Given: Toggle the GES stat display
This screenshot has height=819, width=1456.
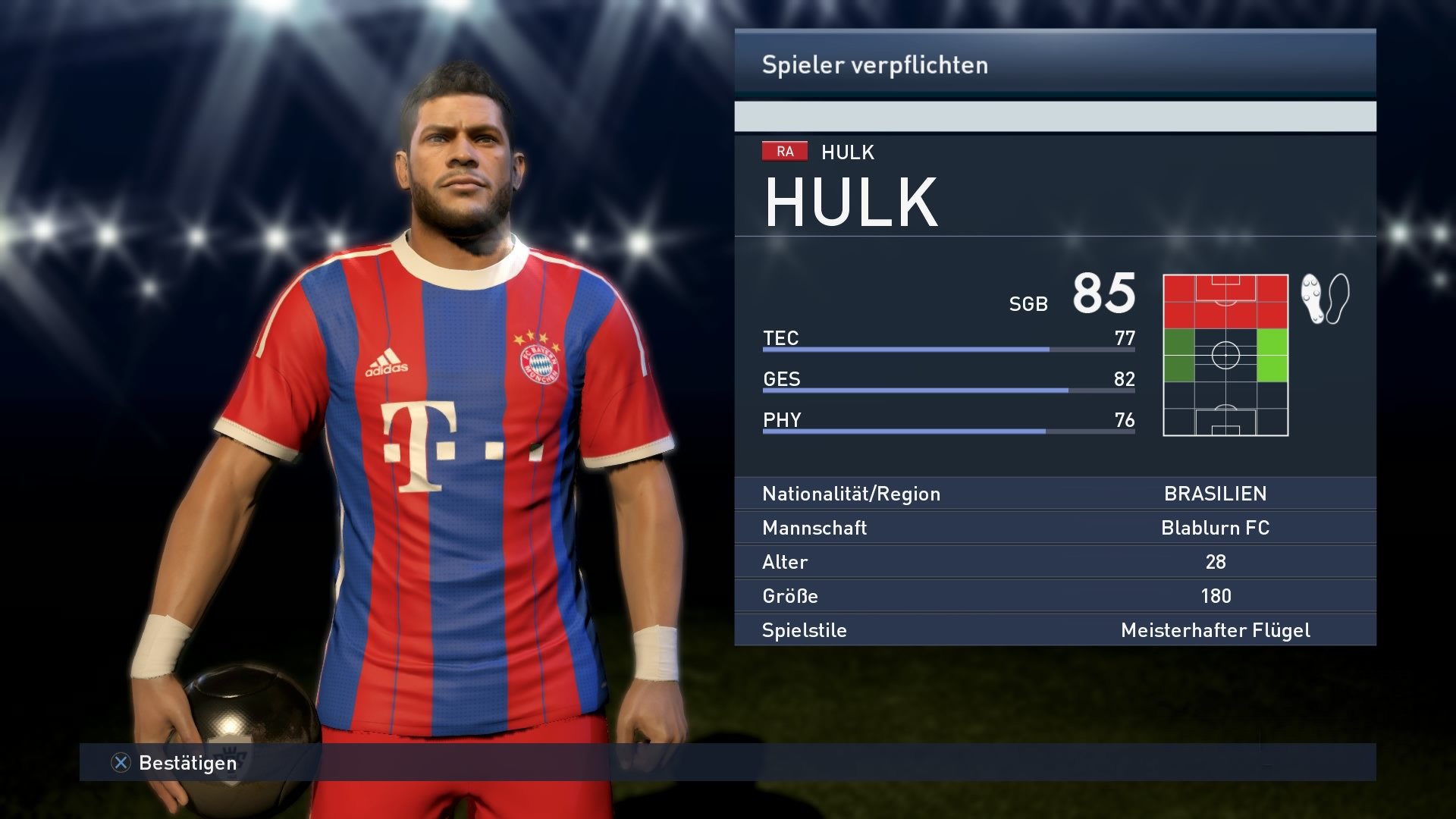Looking at the screenshot, I should tap(781, 380).
